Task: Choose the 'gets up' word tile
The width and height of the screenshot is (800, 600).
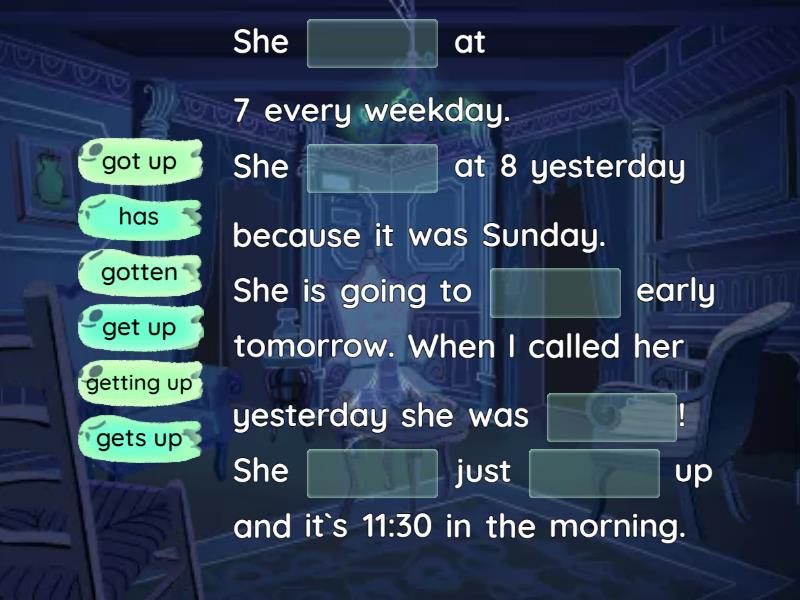Action: [139, 438]
